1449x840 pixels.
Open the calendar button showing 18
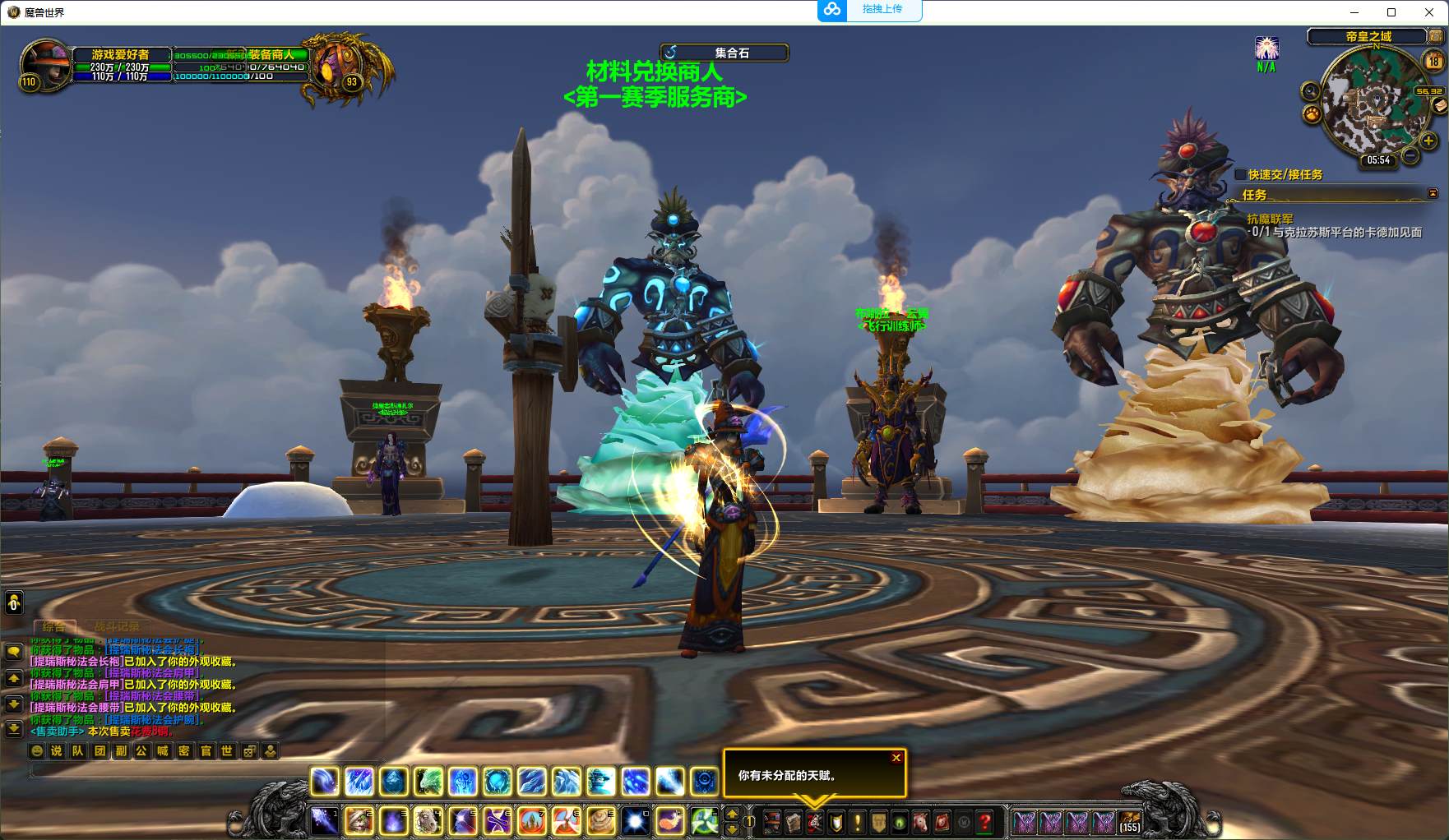[1433, 61]
